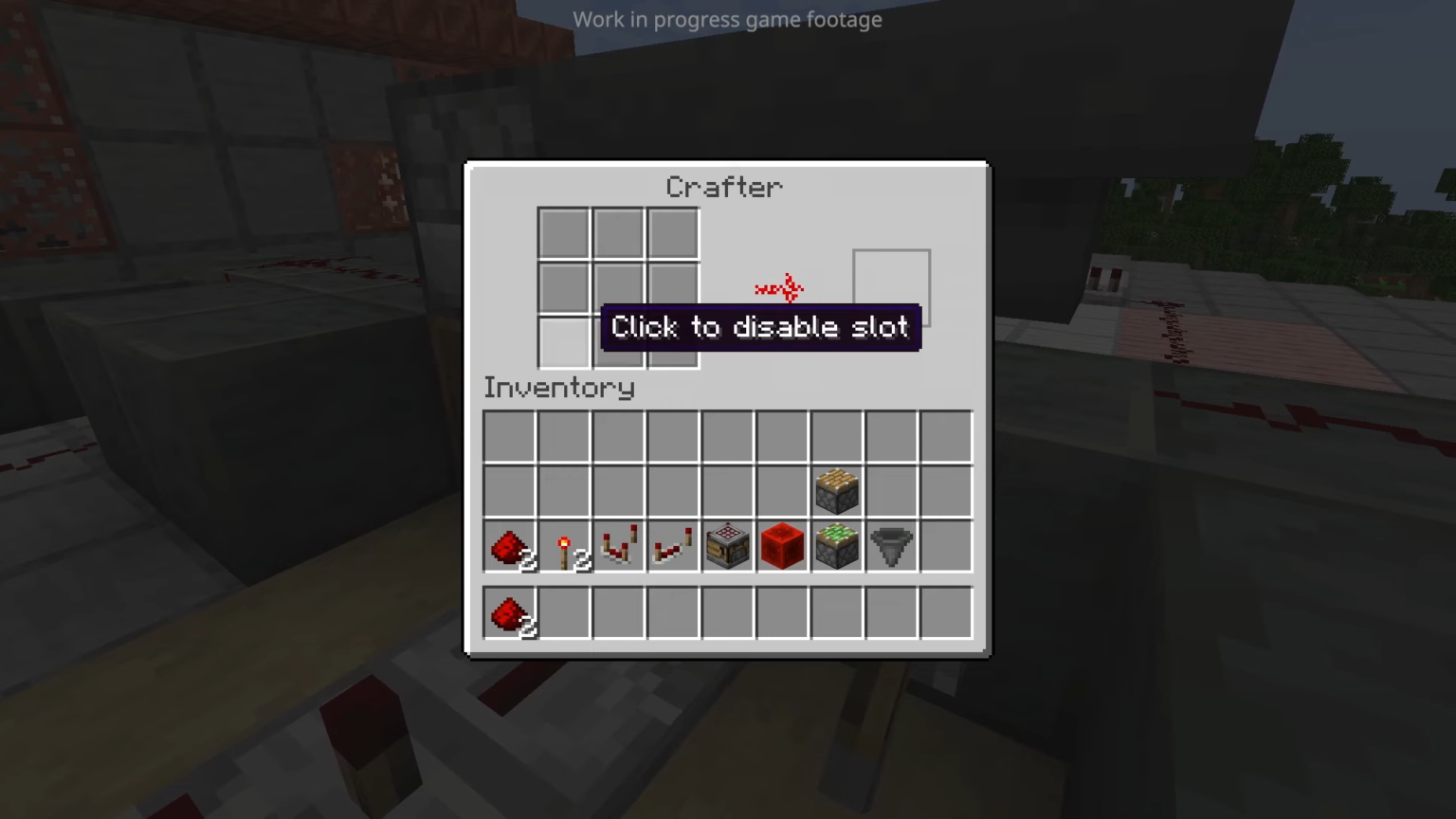Click the red crafting arrow indicator
Screen dimensions: 1456x819
tap(779, 289)
